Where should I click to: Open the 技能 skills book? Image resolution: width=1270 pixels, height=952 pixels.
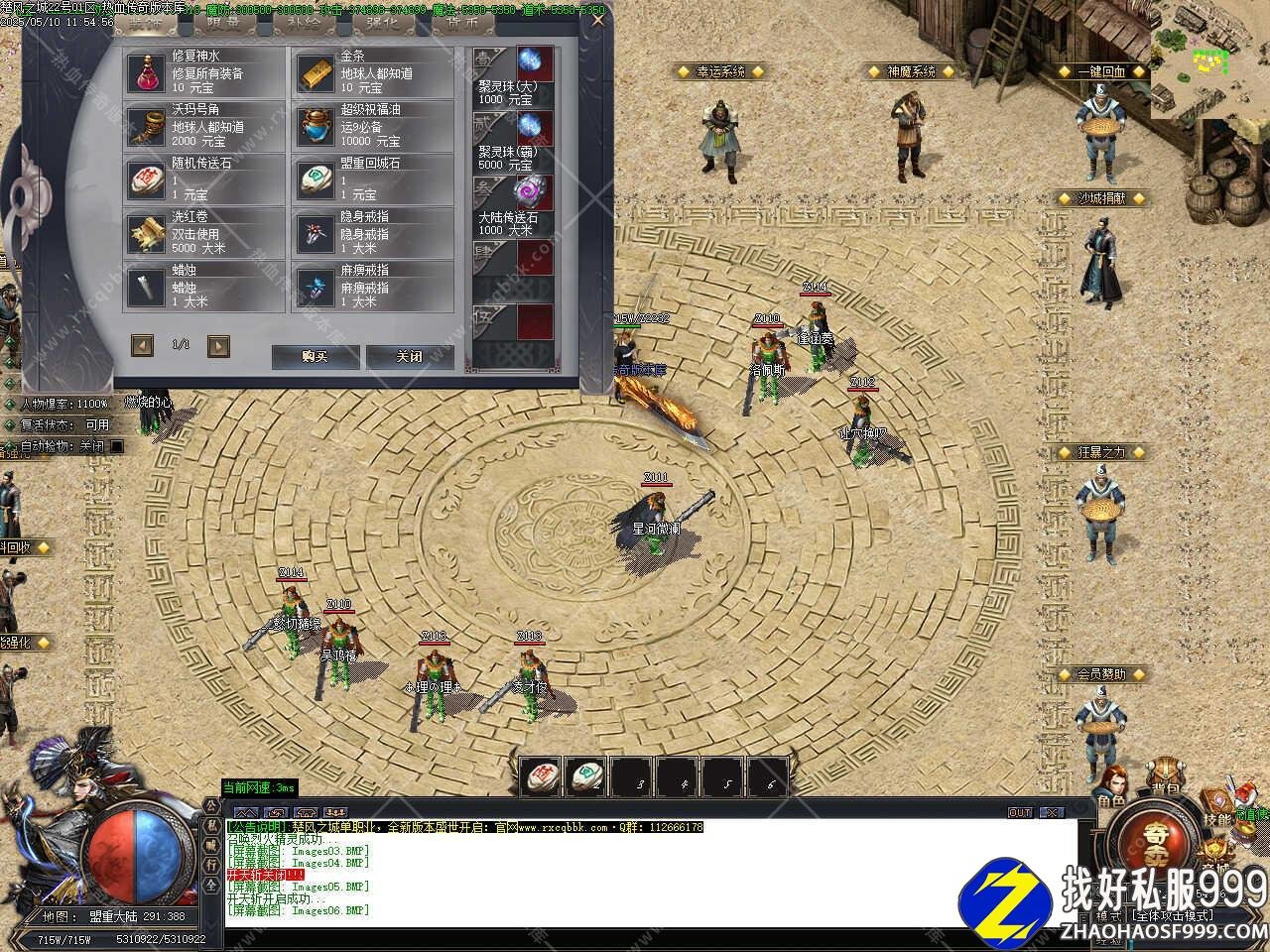click(x=1216, y=803)
